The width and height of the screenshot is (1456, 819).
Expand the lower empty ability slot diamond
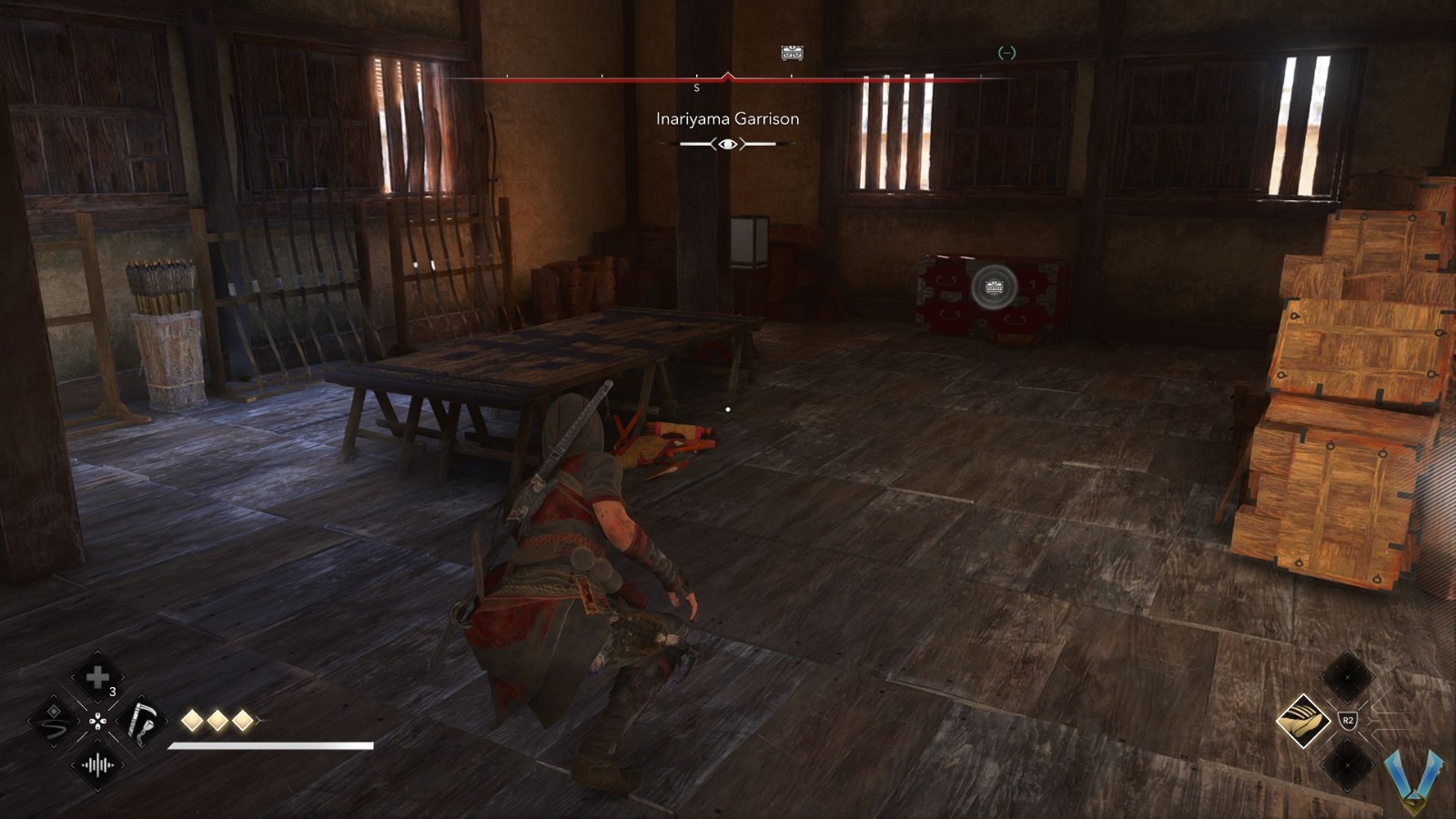(x=1346, y=764)
